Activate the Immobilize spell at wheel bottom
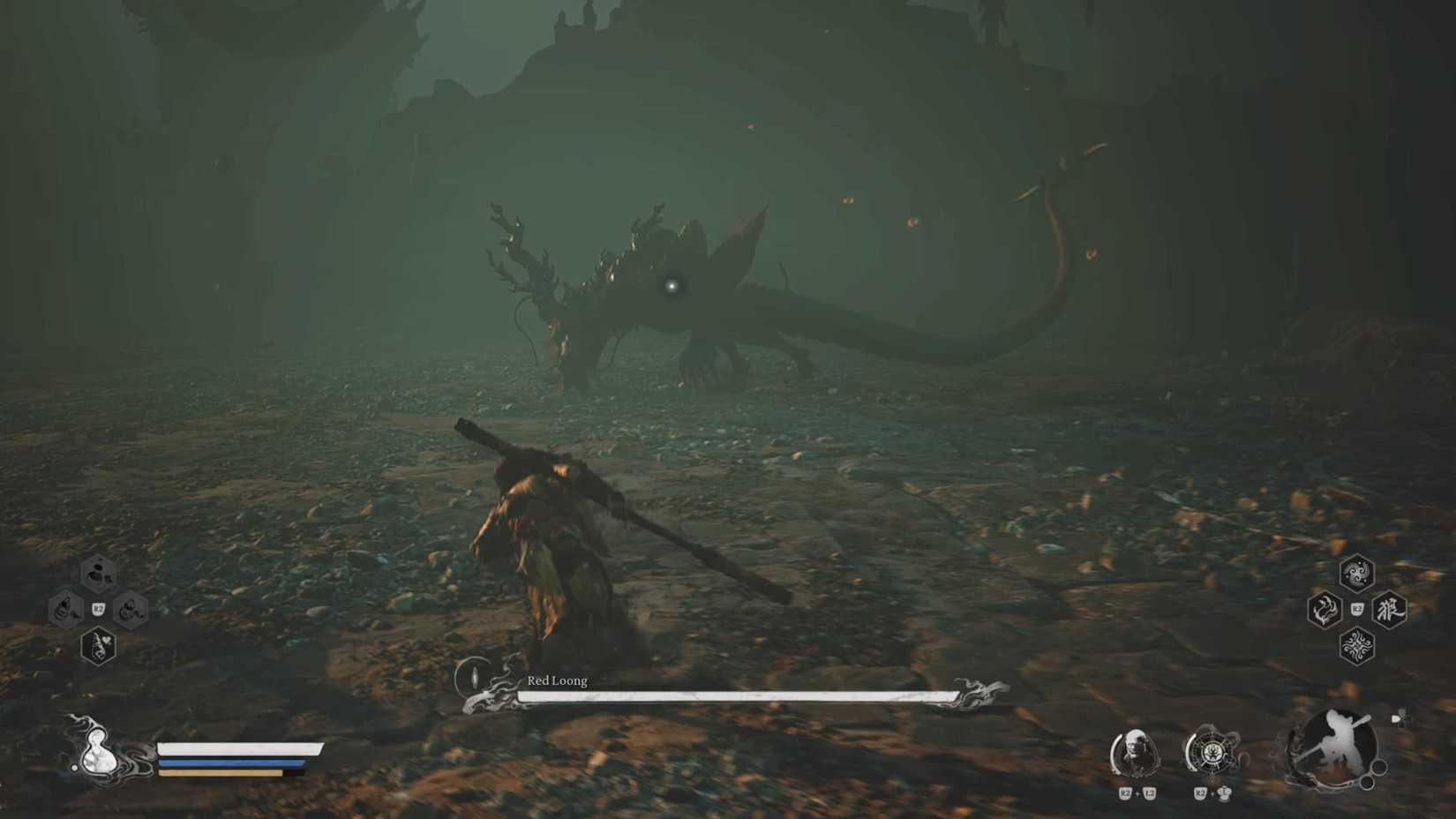 pos(1355,646)
